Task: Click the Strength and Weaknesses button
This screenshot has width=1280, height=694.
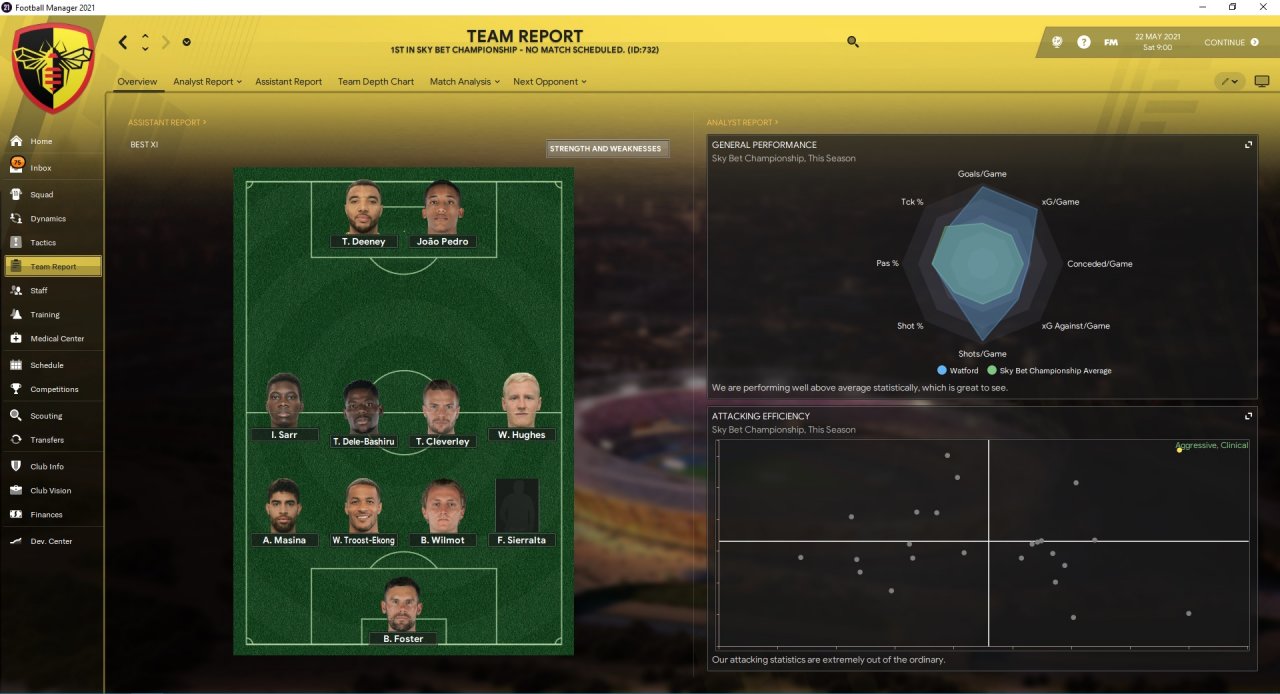Action: pos(605,149)
